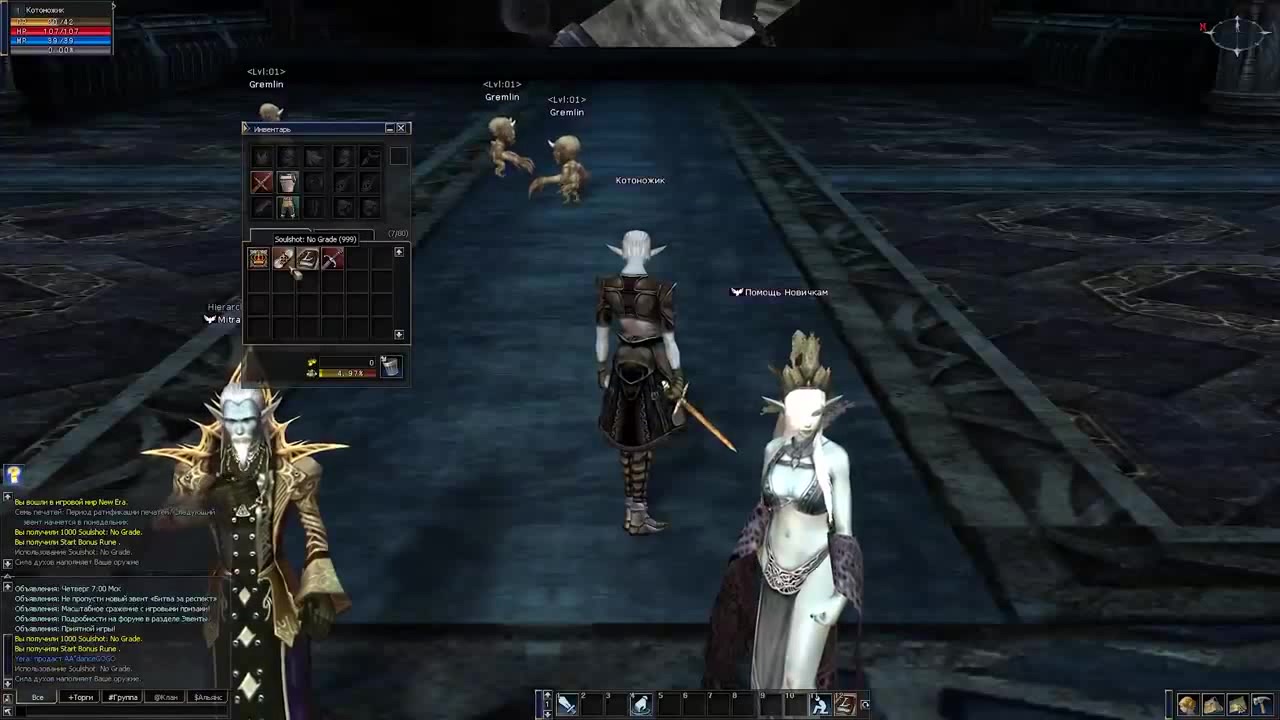
Task: Select the Soulshot: No Grade item
Action: coord(283,259)
